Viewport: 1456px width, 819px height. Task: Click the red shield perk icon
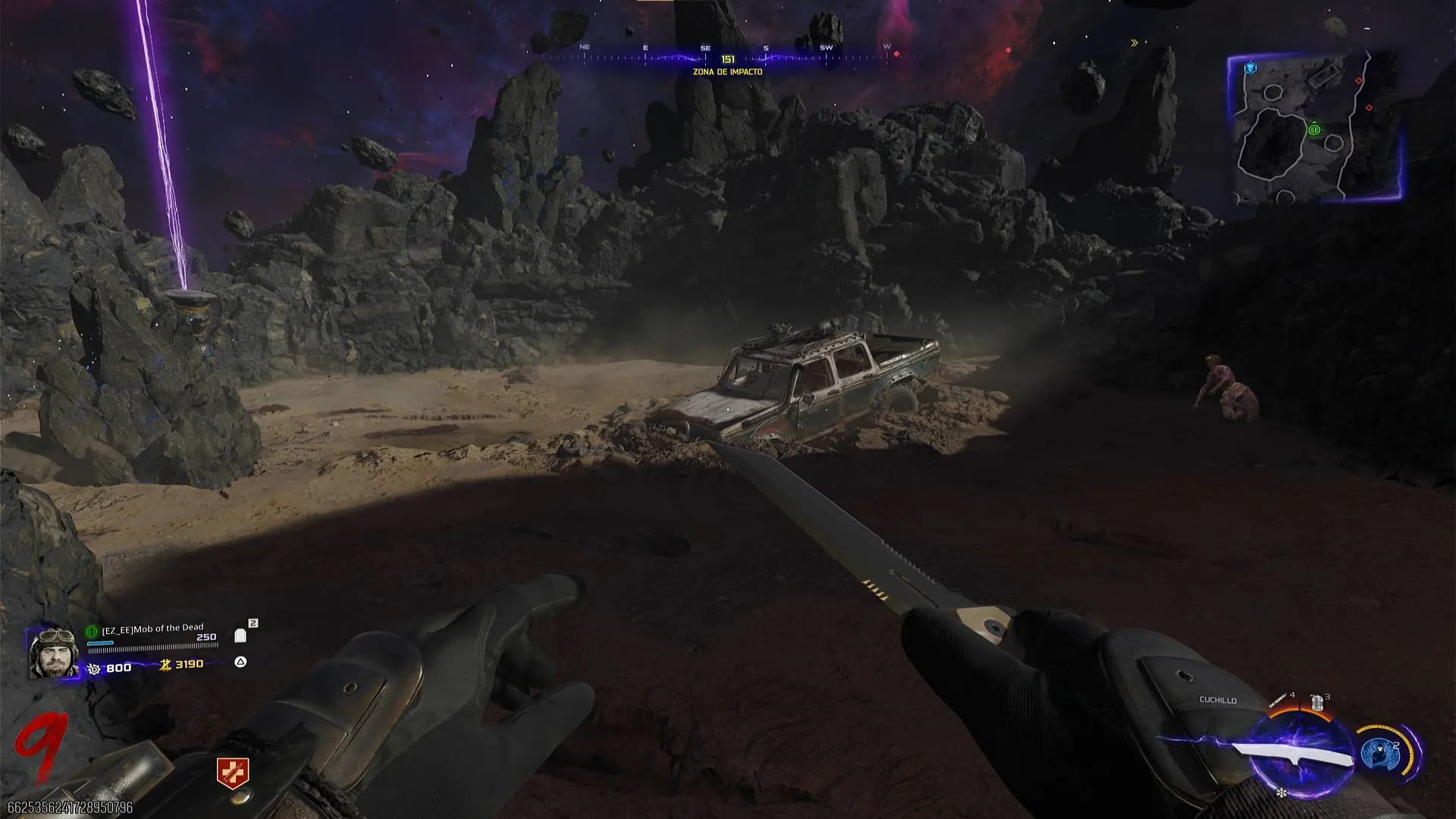pyautogui.click(x=233, y=773)
